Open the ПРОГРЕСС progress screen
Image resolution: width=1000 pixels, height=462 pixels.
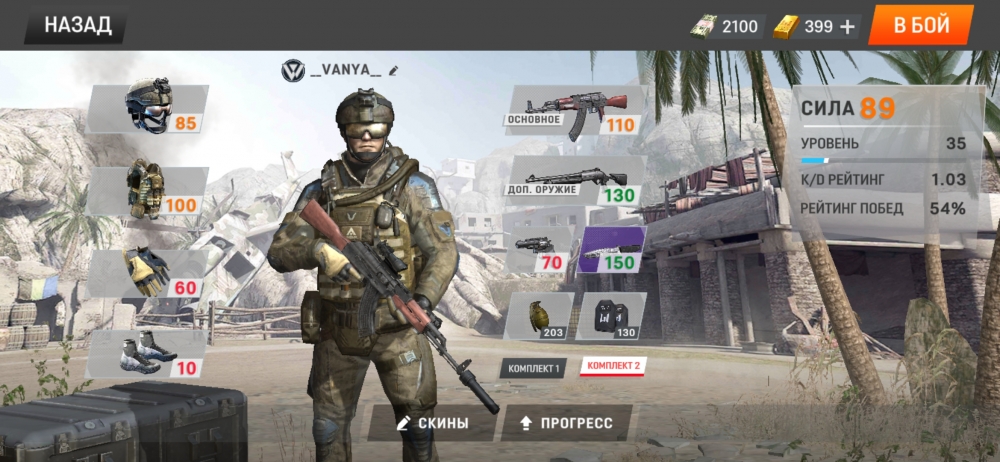[x=566, y=423]
